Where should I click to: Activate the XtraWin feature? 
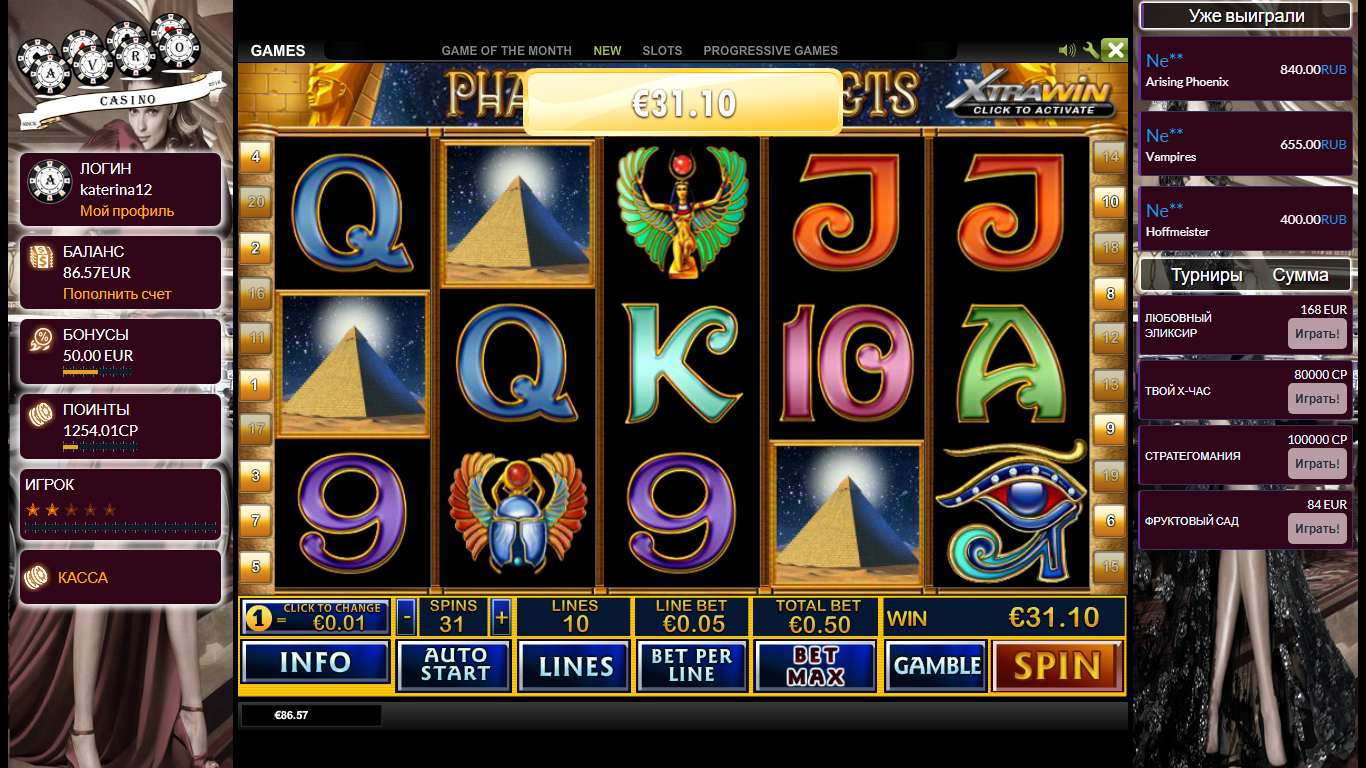[x=1030, y=98]
